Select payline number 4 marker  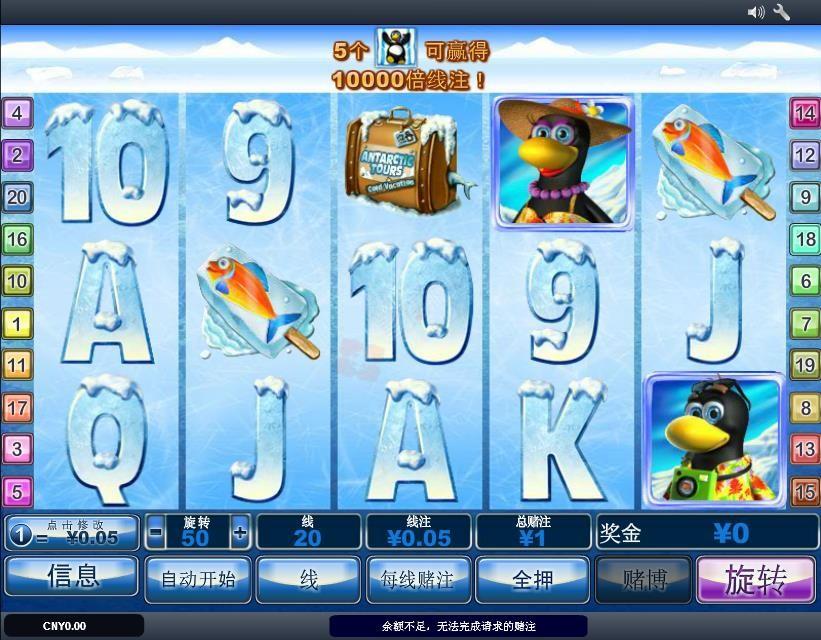[x=17, y=113]
